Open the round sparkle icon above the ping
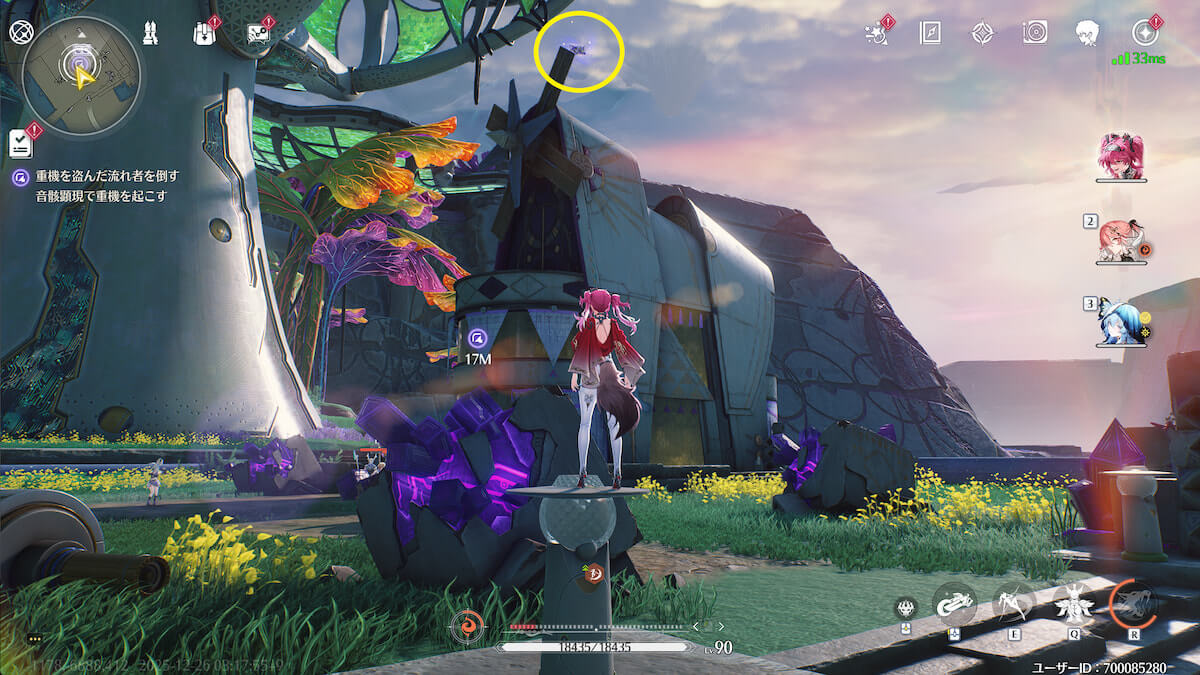The width and height of the screenshot is (1200, 675). point(1143,32)
